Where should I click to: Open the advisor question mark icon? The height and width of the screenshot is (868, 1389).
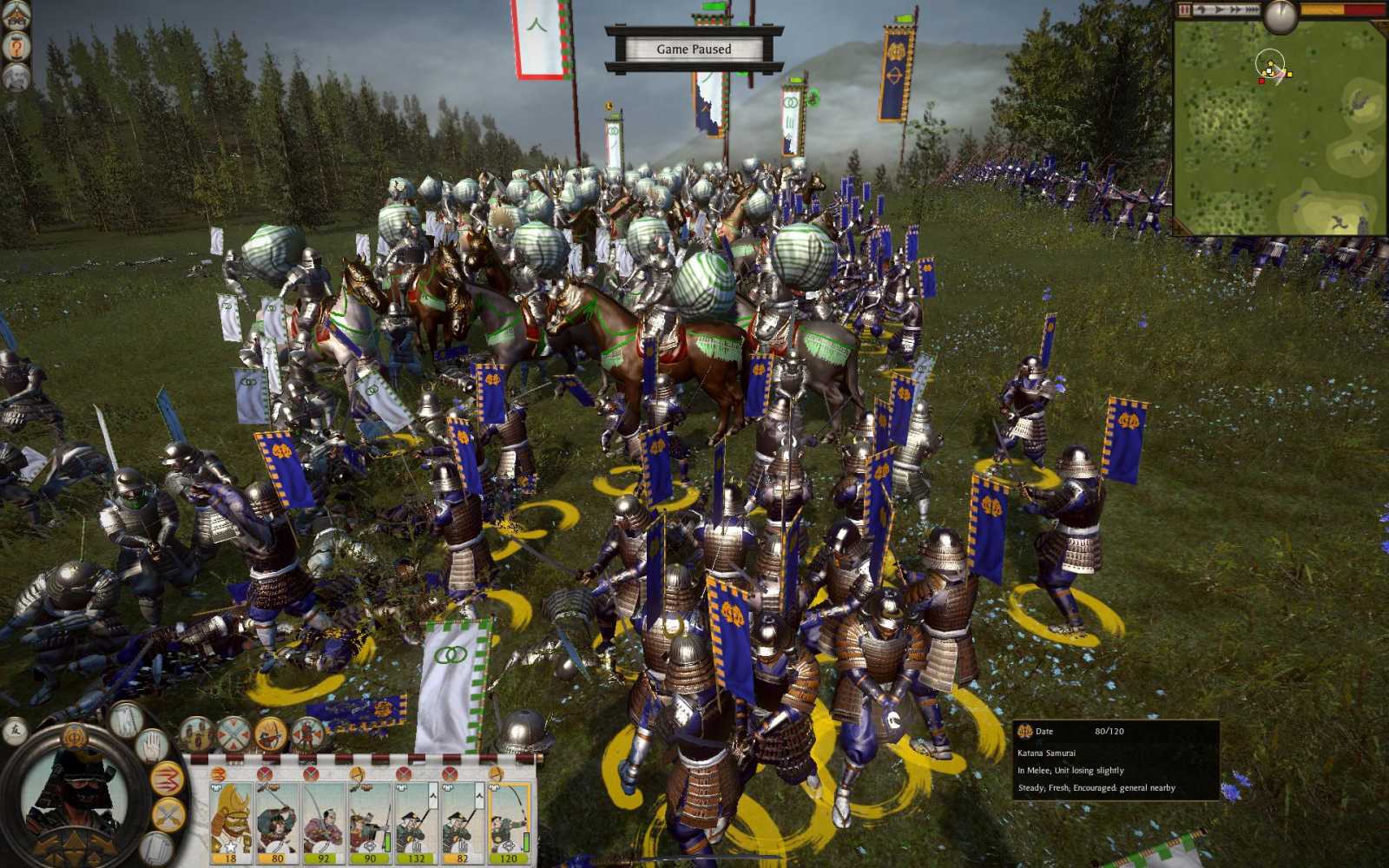[16, 48]
